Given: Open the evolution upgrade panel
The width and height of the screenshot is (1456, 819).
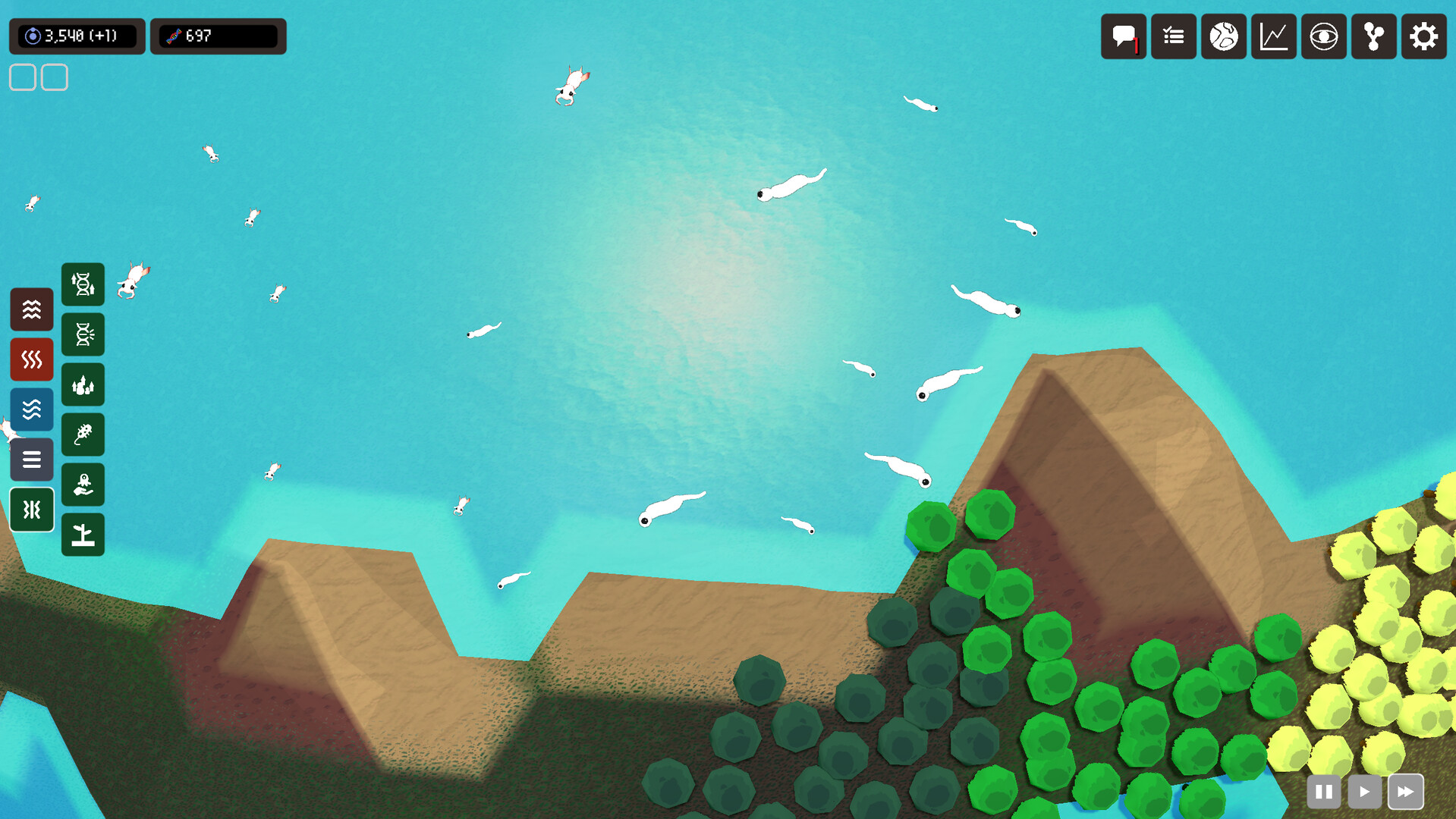Looking at the screenshot, I should click(x=83, y=284).
